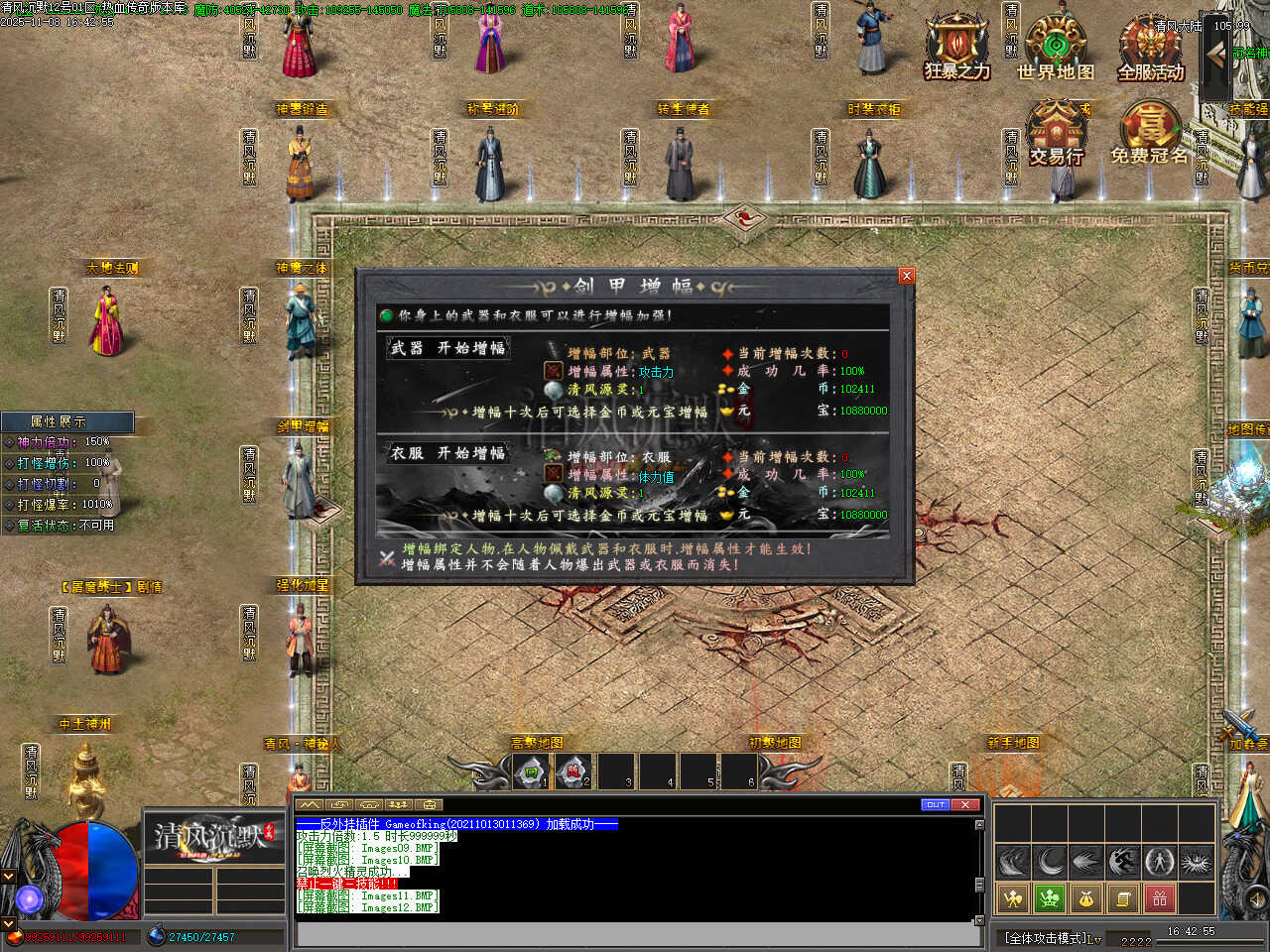Activate the crescent moon slash skill
This screenshot has height=952, width=1270.
[1050, 861]
